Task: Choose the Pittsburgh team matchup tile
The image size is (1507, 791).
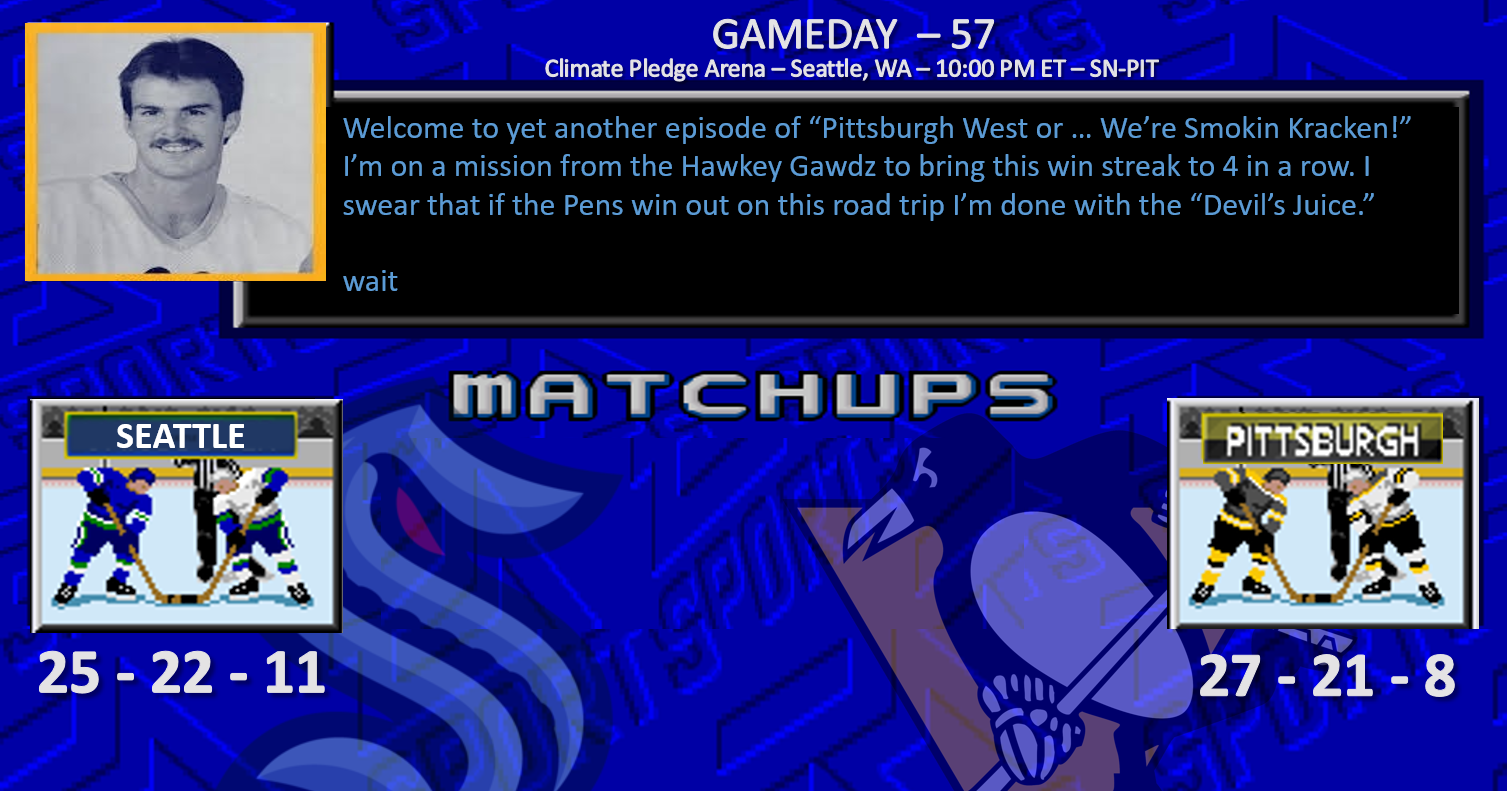Action: point(1322,514)
